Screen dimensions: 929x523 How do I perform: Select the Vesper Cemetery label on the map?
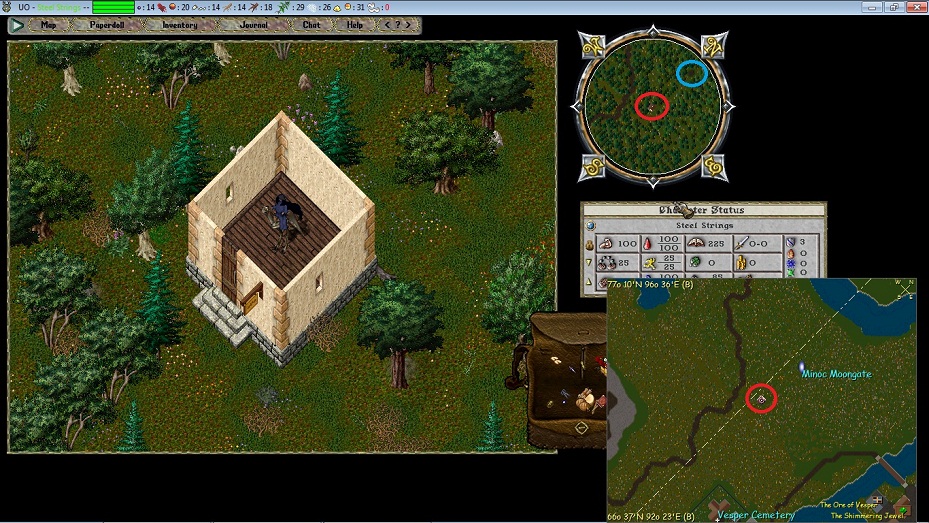click(x=755, y=516)
